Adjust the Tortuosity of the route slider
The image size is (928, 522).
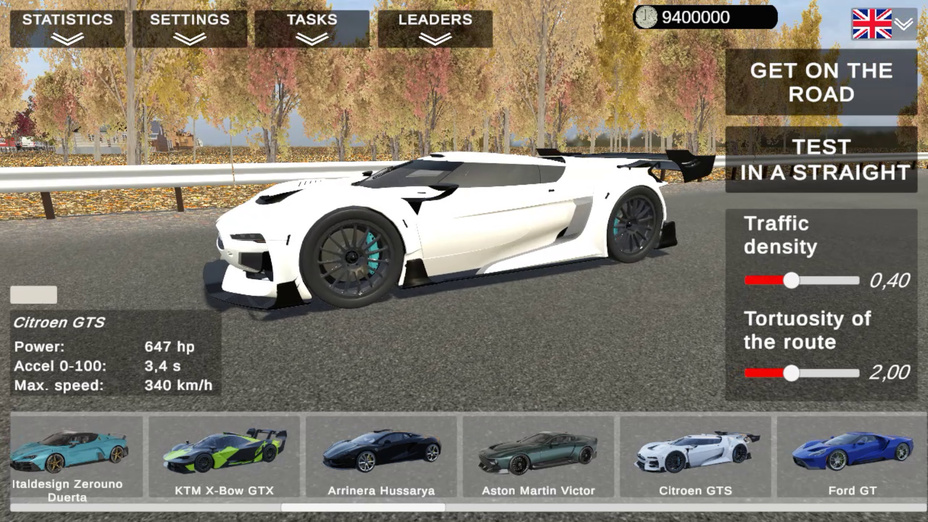(791, 373)
